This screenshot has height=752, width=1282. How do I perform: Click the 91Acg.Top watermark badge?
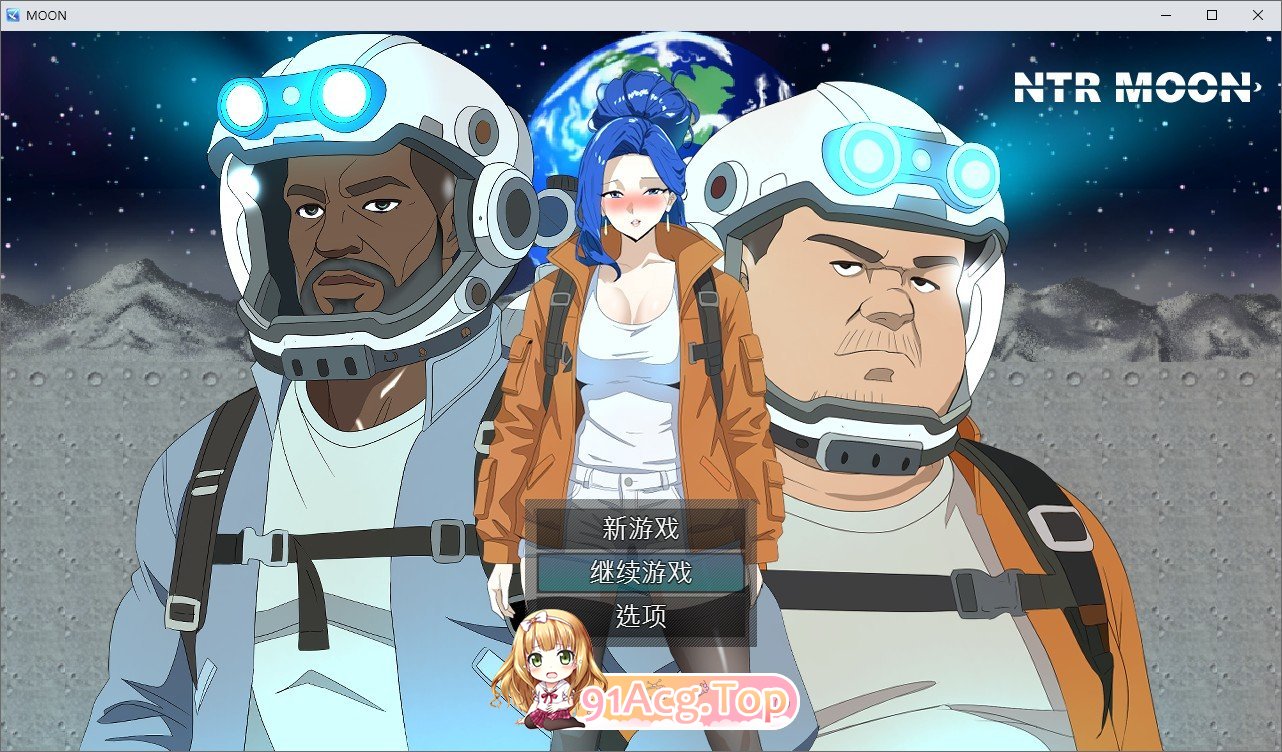tap(690, 701)
